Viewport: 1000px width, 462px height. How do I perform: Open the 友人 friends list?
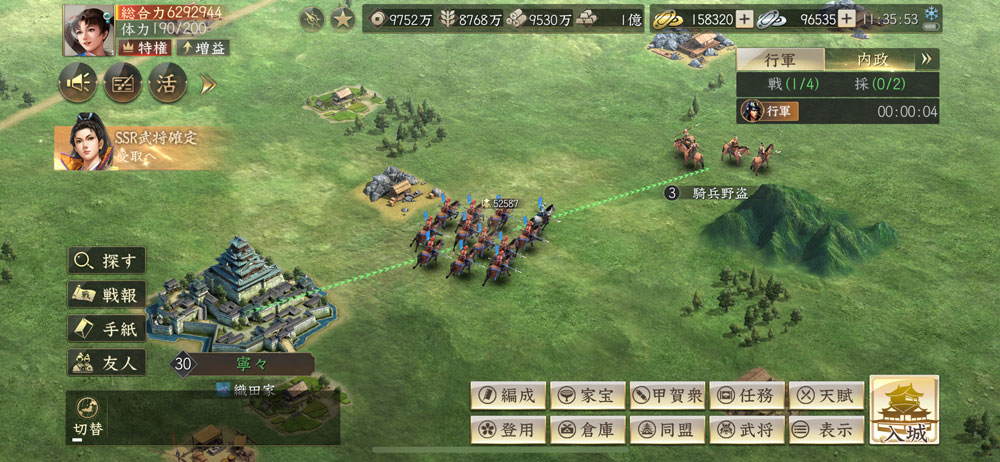(107, 362)
